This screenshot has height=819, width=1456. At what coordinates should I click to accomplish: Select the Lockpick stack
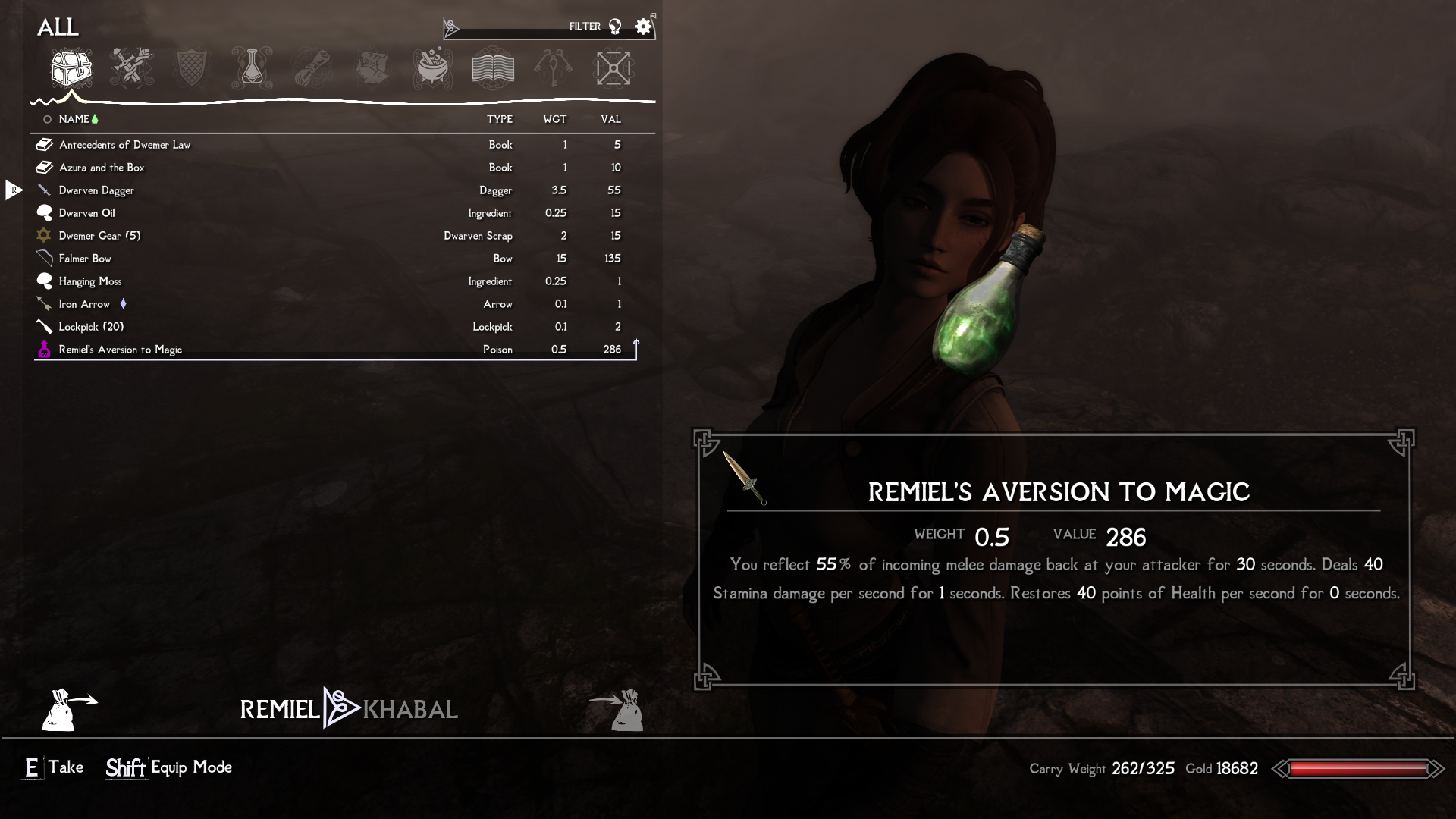[x=91, y=327]
